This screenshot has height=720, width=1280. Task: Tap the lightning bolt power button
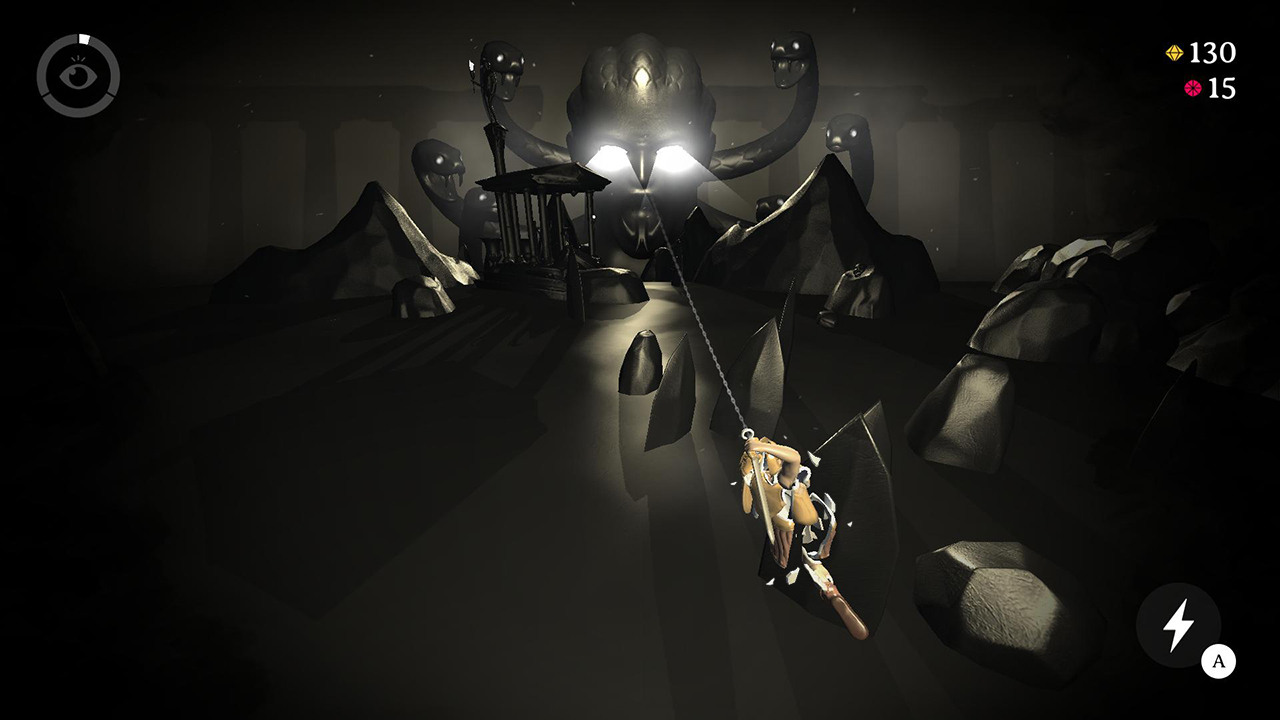coord(1176,625)
